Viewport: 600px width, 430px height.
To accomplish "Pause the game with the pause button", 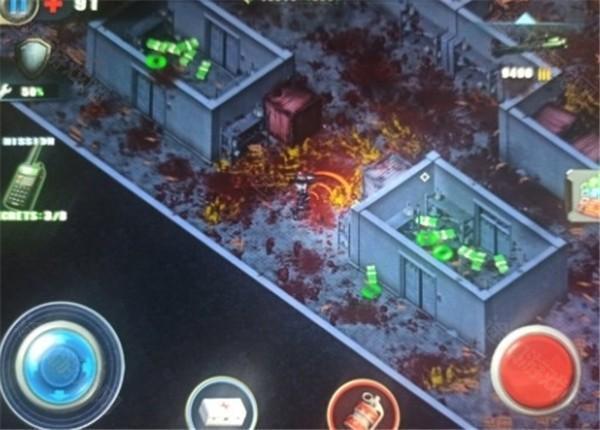I will 18,8.
